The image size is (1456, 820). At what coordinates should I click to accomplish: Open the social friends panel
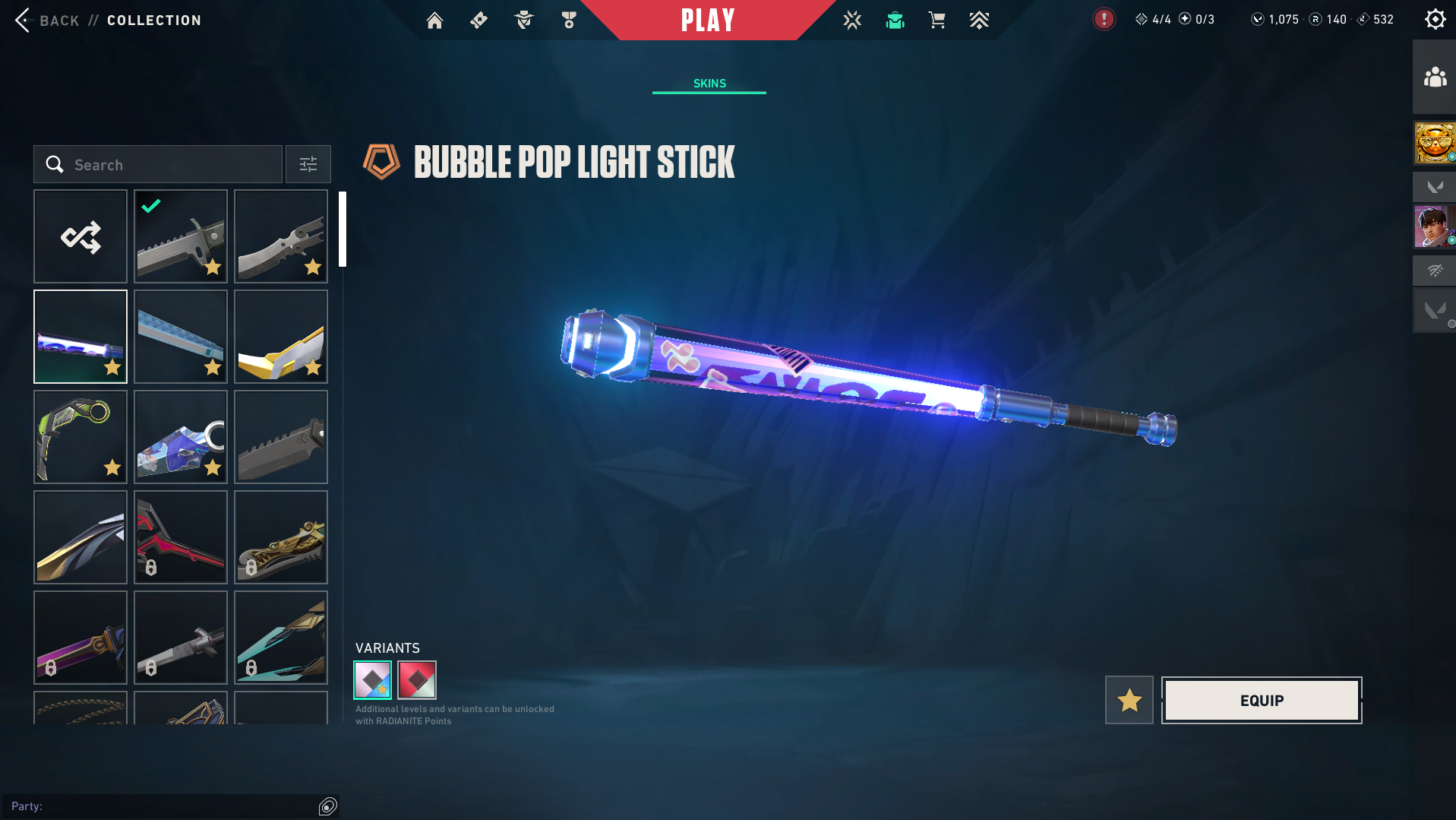click(x=1435, y=78)
